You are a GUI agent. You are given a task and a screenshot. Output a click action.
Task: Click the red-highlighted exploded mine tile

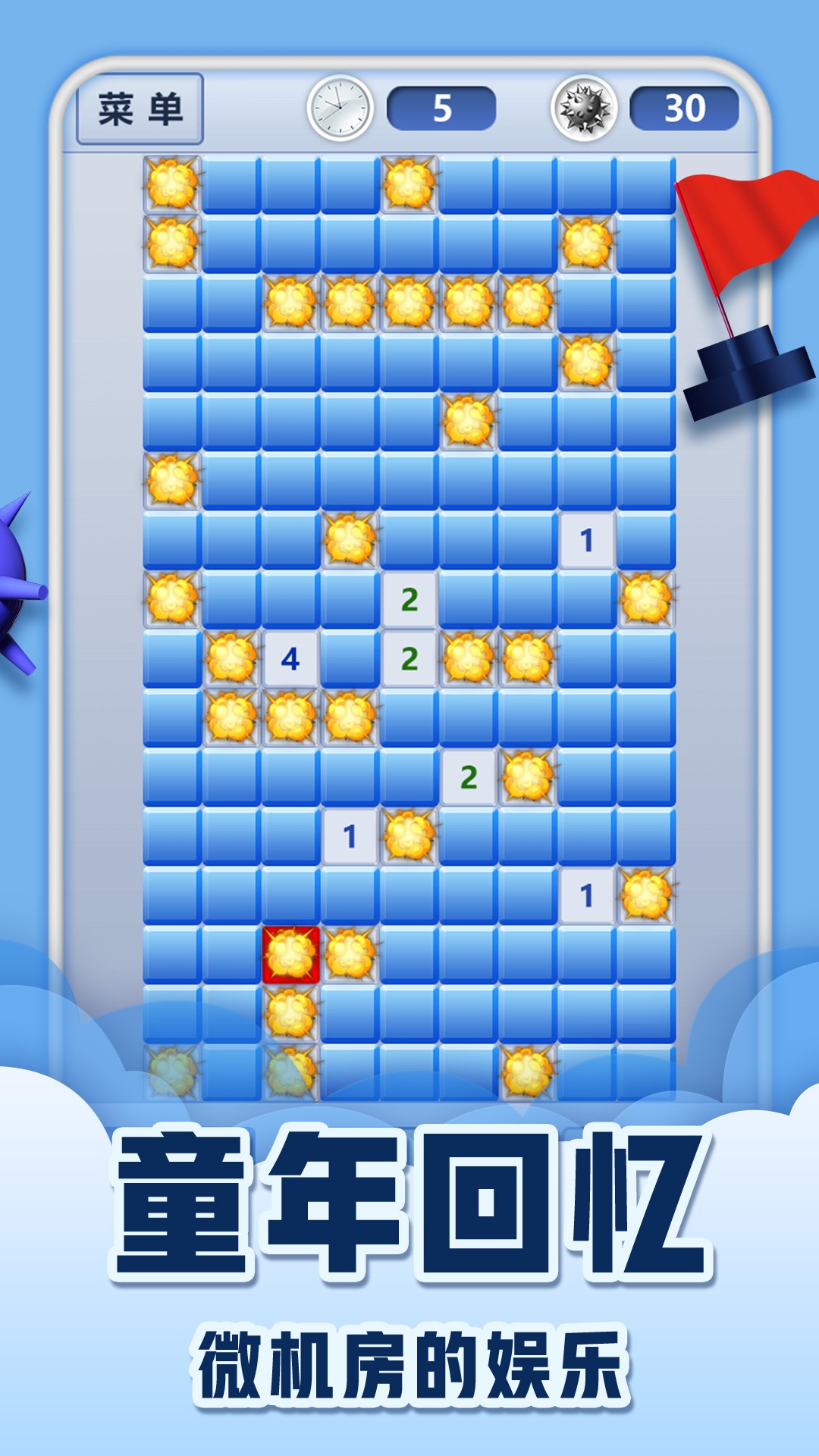coord(290,954)
